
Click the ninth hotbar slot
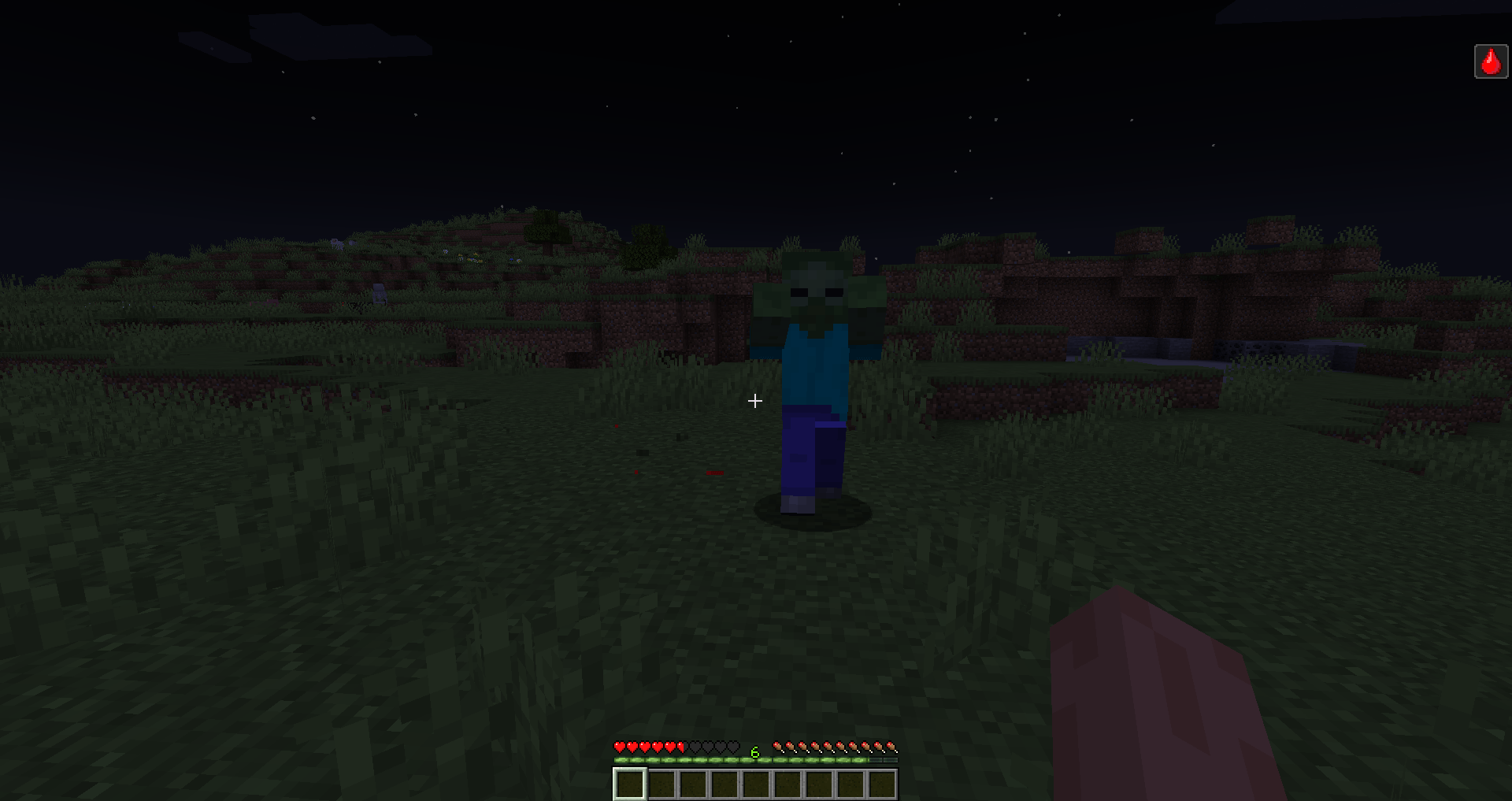click(882, 784)
